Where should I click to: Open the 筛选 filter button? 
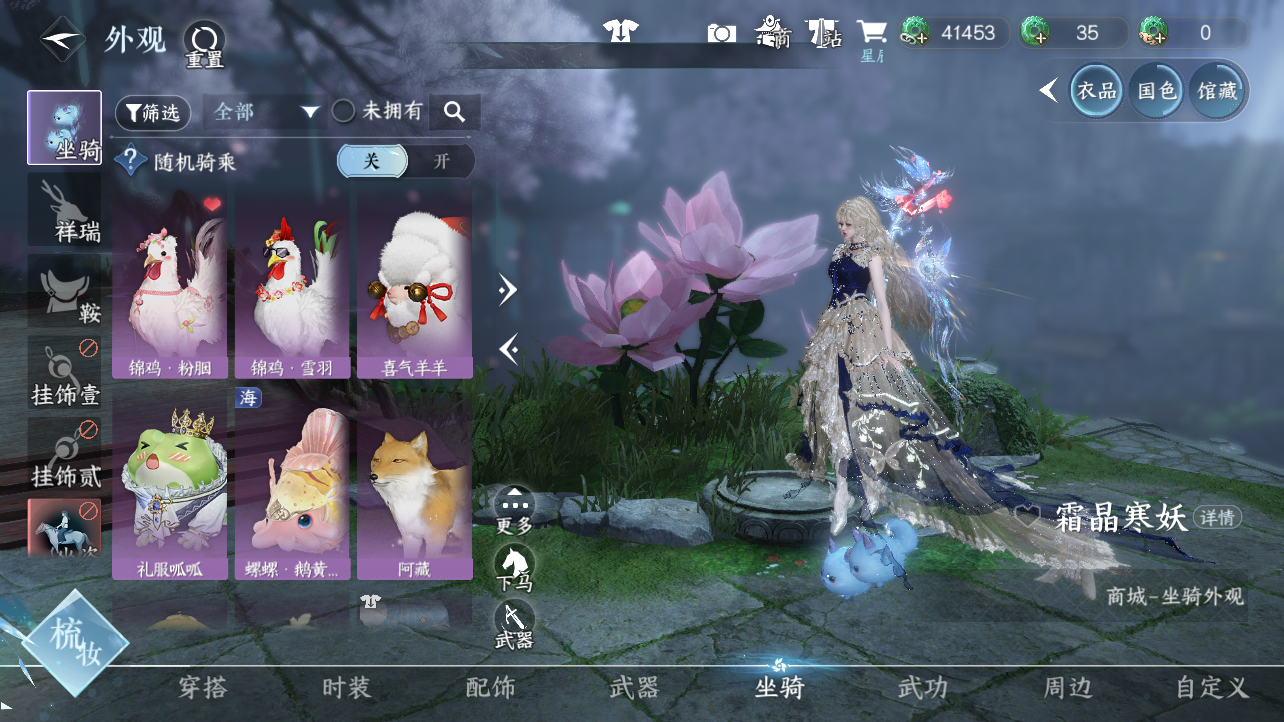click(x=153, y=113)
